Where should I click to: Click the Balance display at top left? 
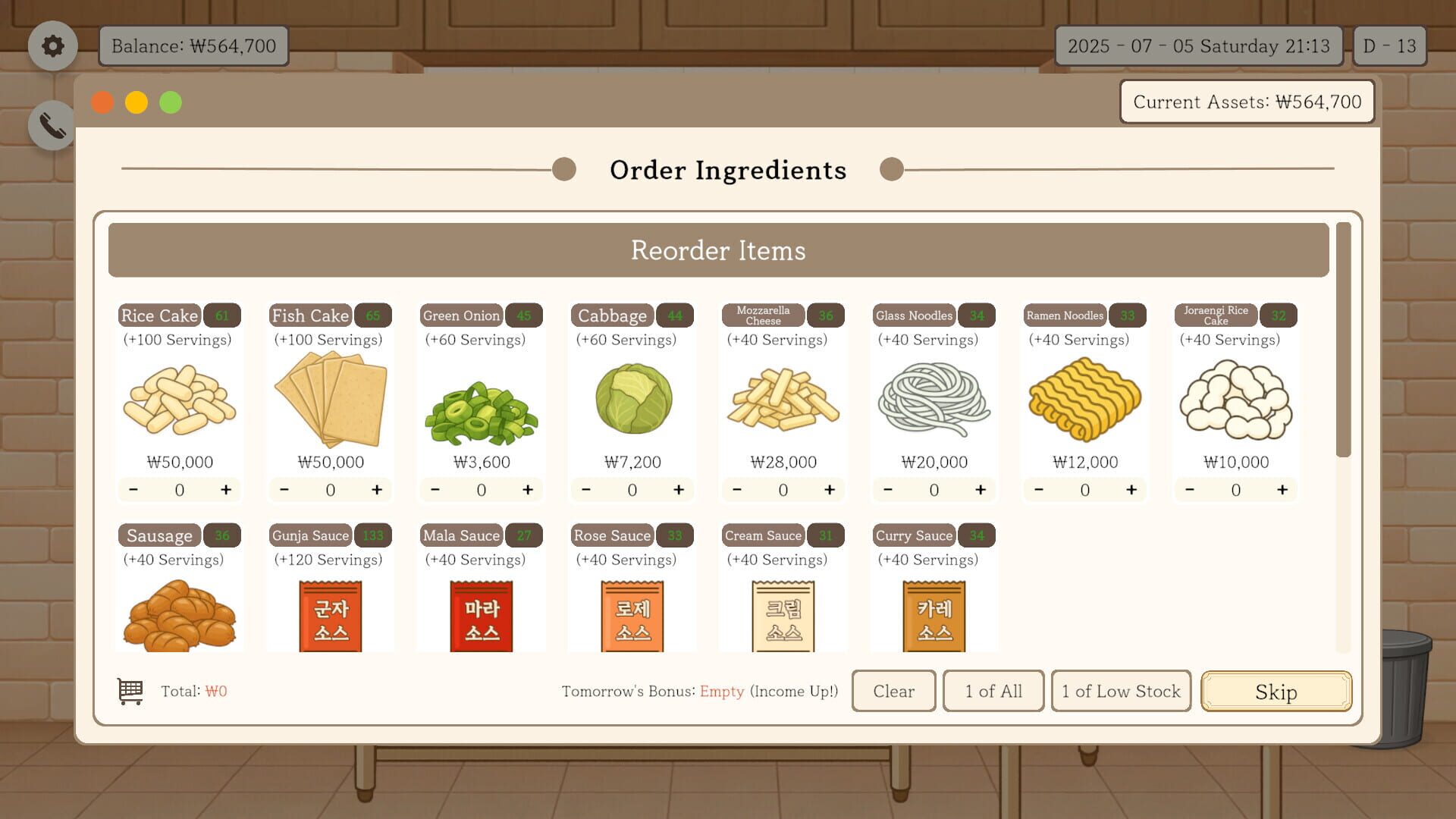pos(193,45)
